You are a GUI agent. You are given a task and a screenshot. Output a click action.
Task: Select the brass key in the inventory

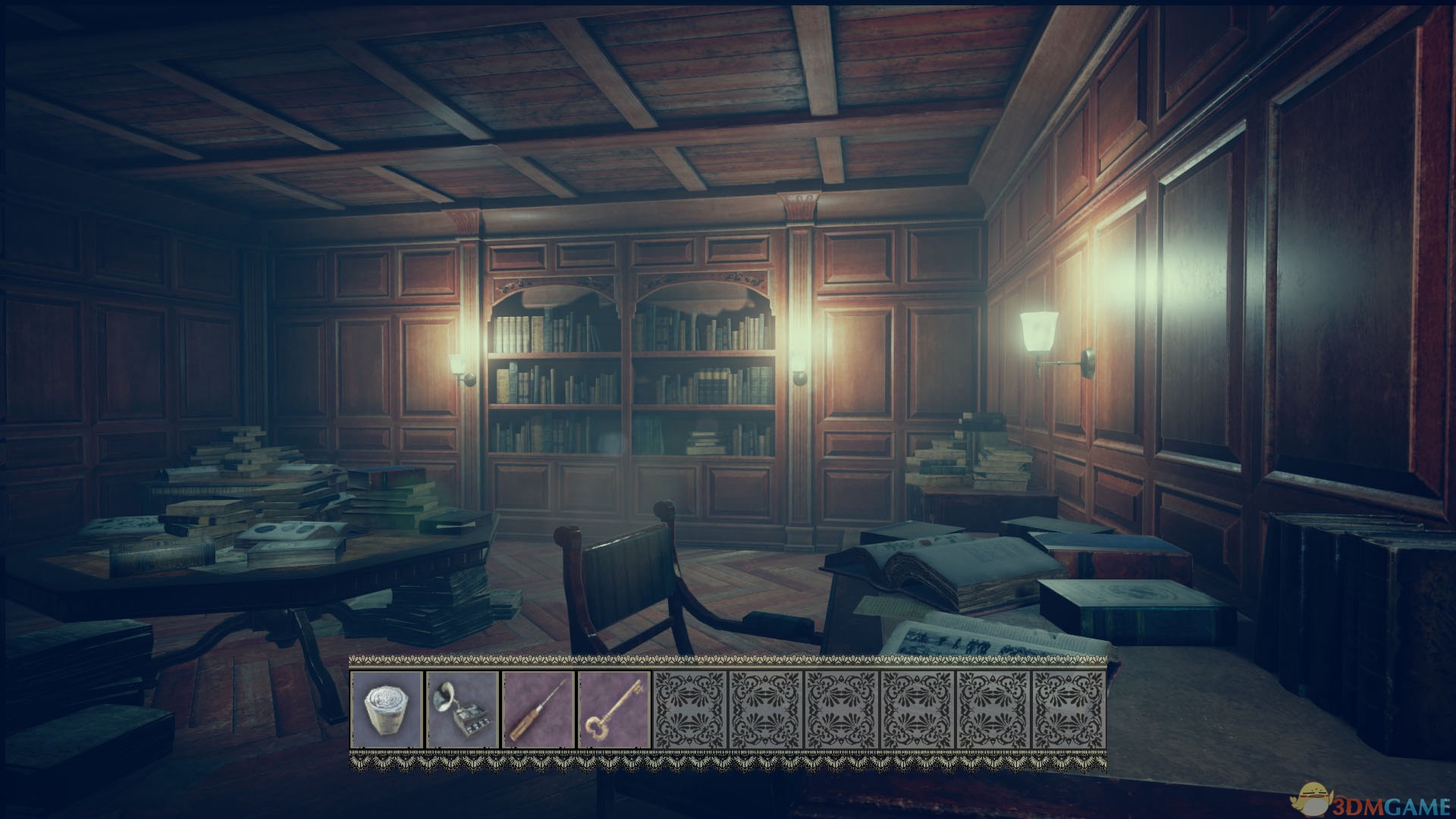pyautogui.click(x=614, y=710)
